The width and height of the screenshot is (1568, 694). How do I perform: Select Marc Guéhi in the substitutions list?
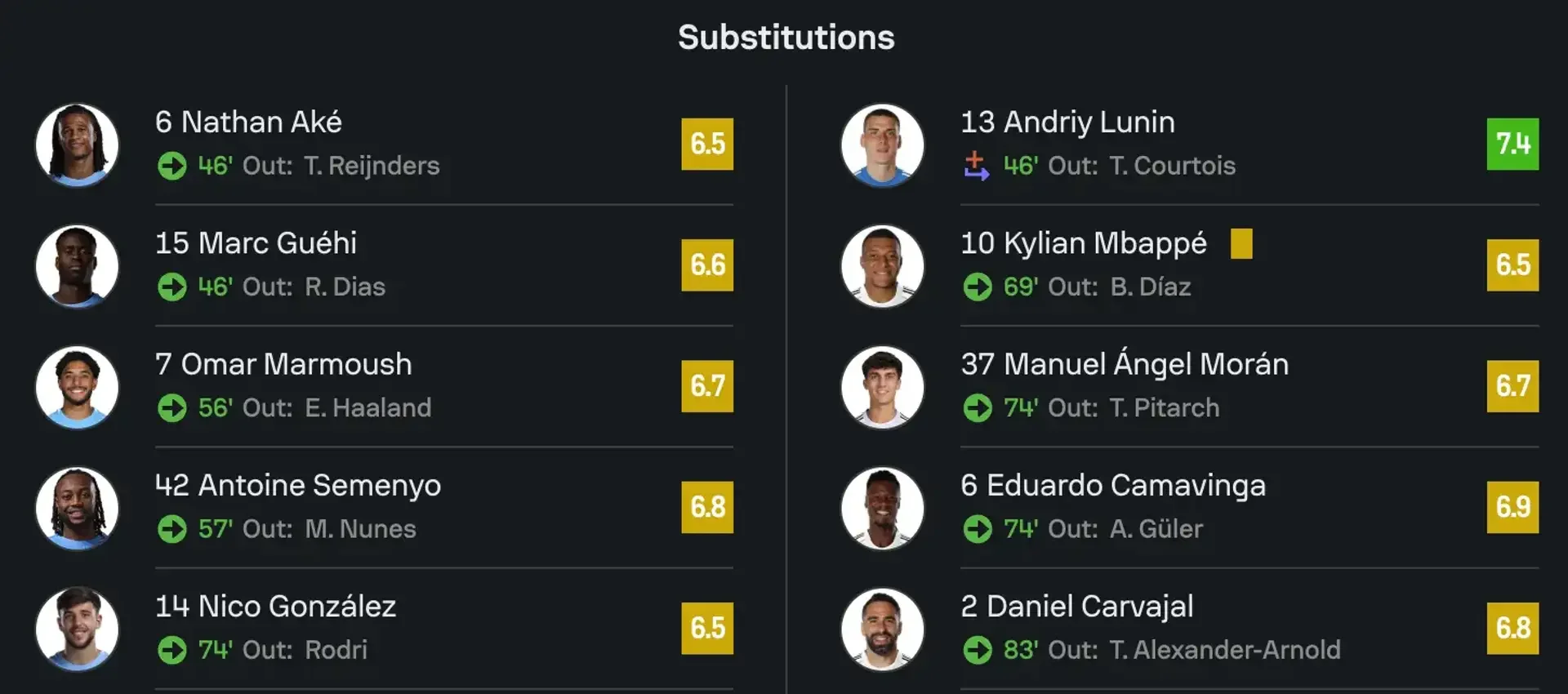click(x=256, y=243)
